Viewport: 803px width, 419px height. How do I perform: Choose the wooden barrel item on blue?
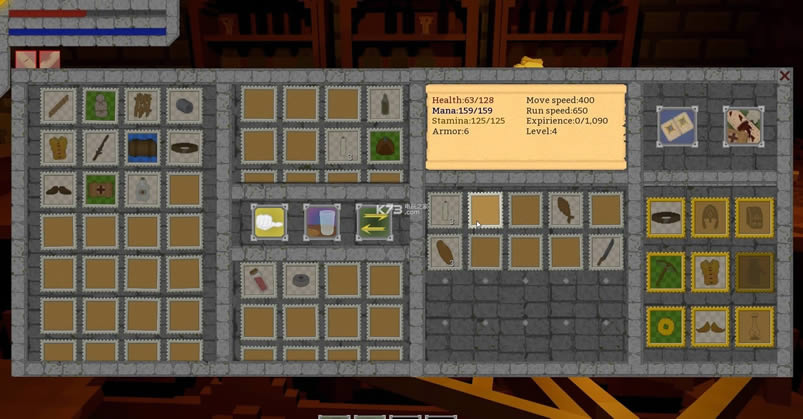click(x=143, y=147)
